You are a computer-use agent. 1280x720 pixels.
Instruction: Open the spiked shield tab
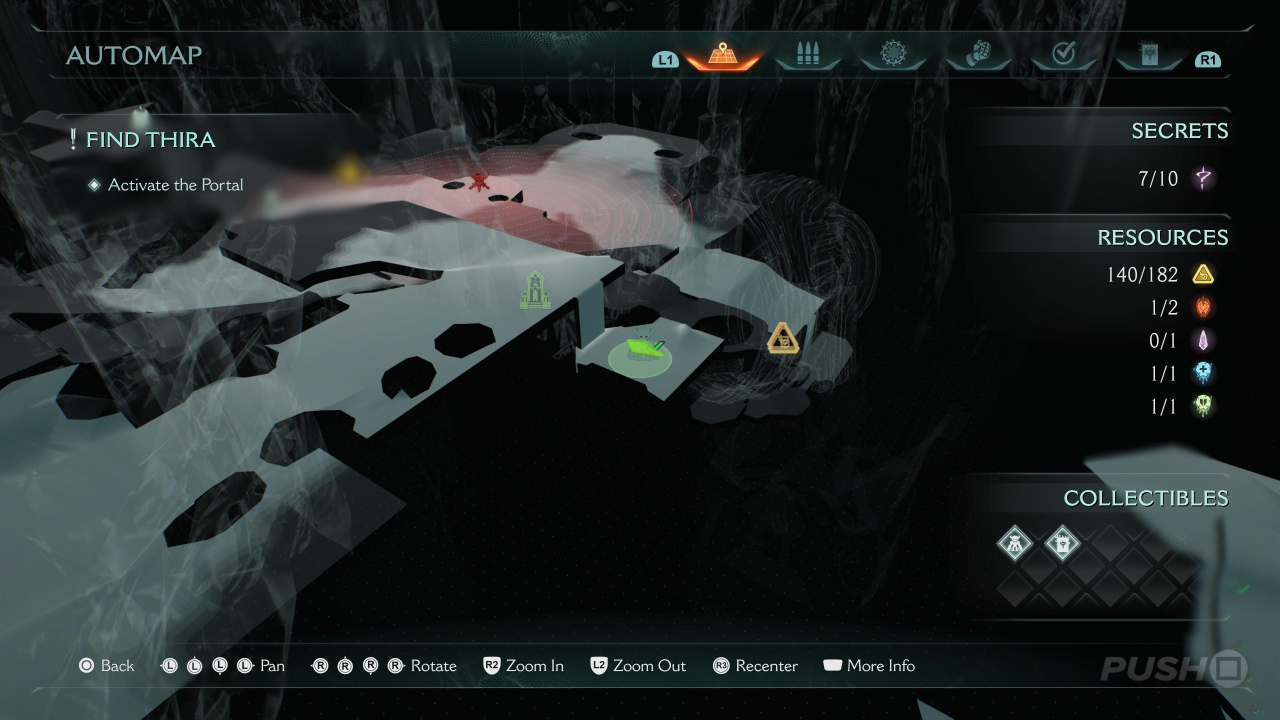(892, 54)
